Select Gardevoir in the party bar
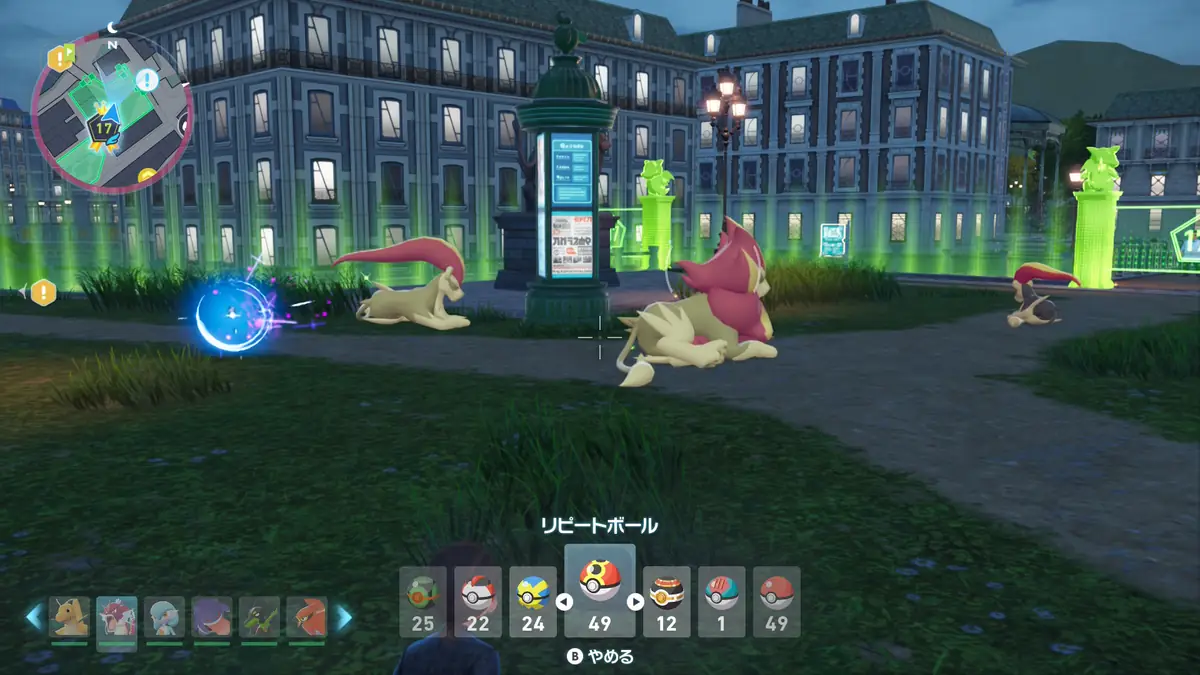 click(x=164, y=618)
